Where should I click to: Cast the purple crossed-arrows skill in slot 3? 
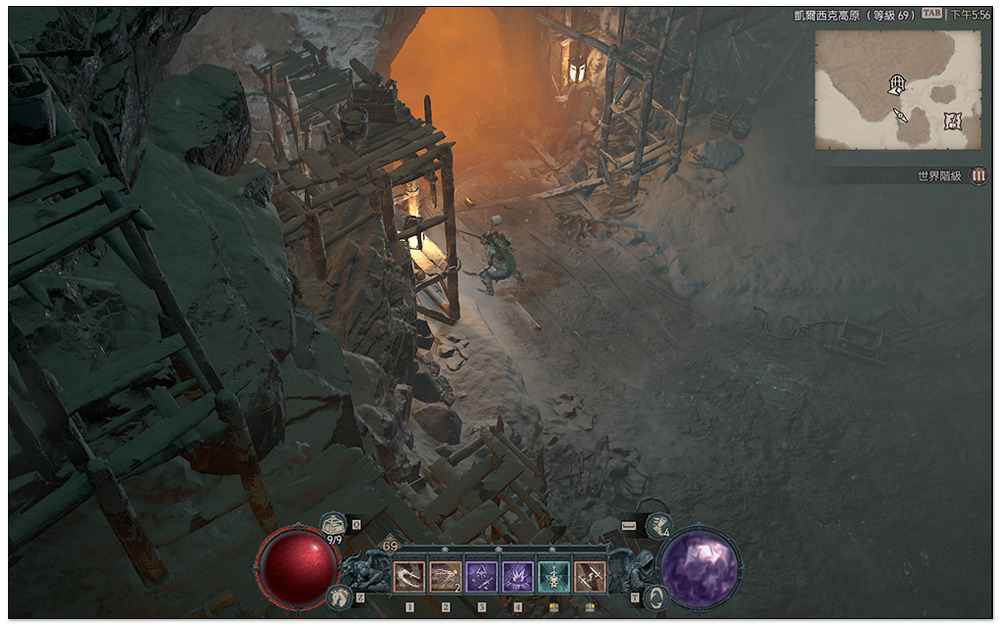[482, 577]
